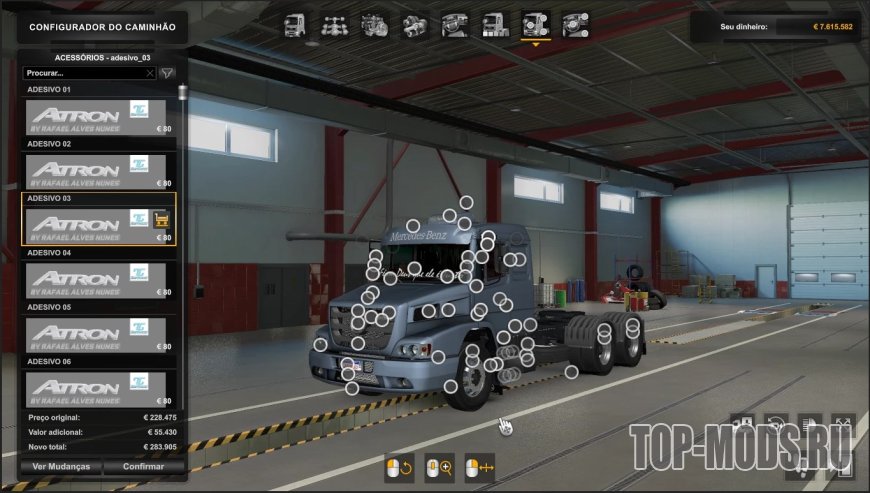This screenshot has height=493, width=870.
Task: Click the mouse zoom camera icon
Action: click(x=439, y=468)
